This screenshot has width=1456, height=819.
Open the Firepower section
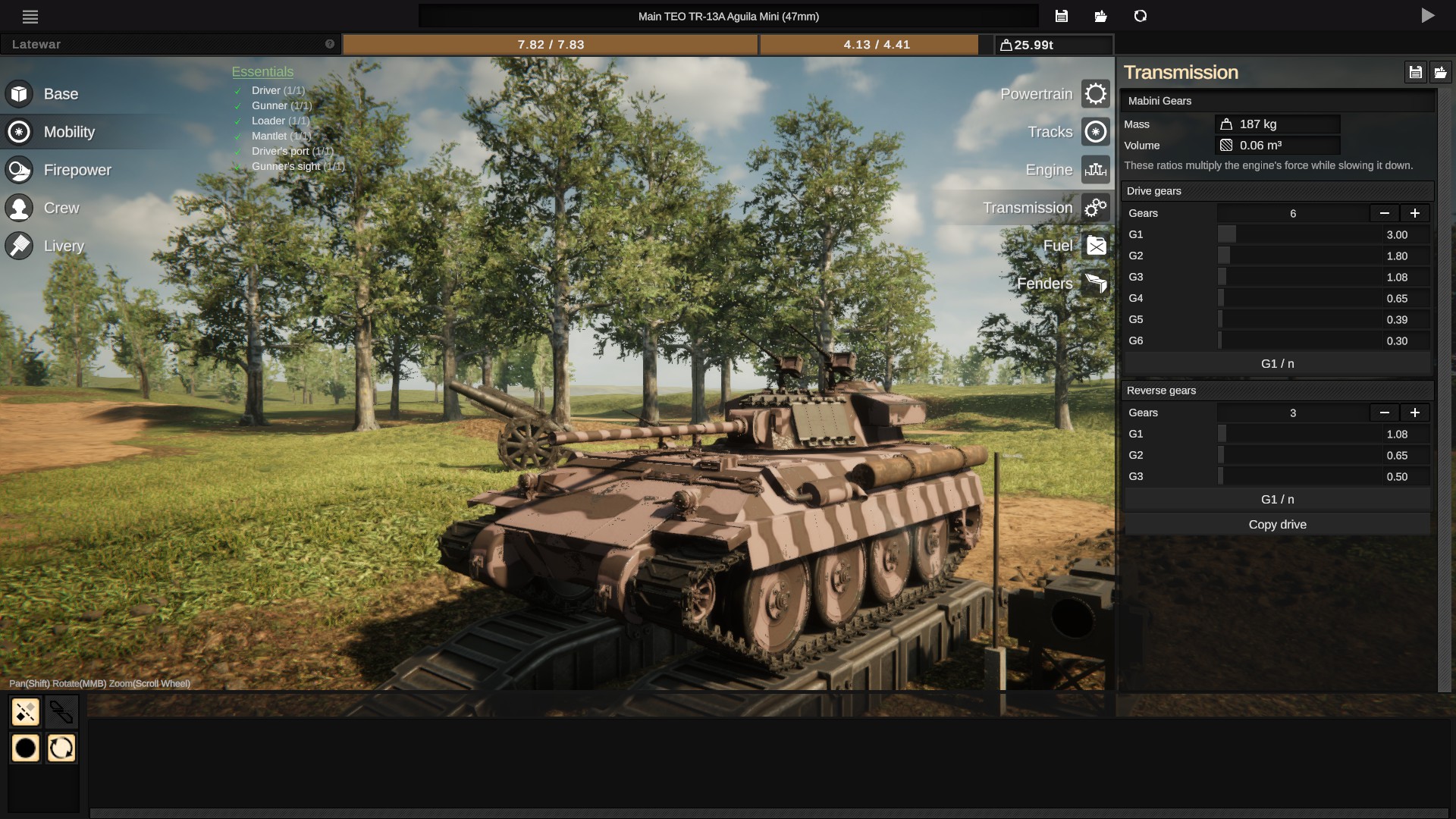(x=78, y=169)
